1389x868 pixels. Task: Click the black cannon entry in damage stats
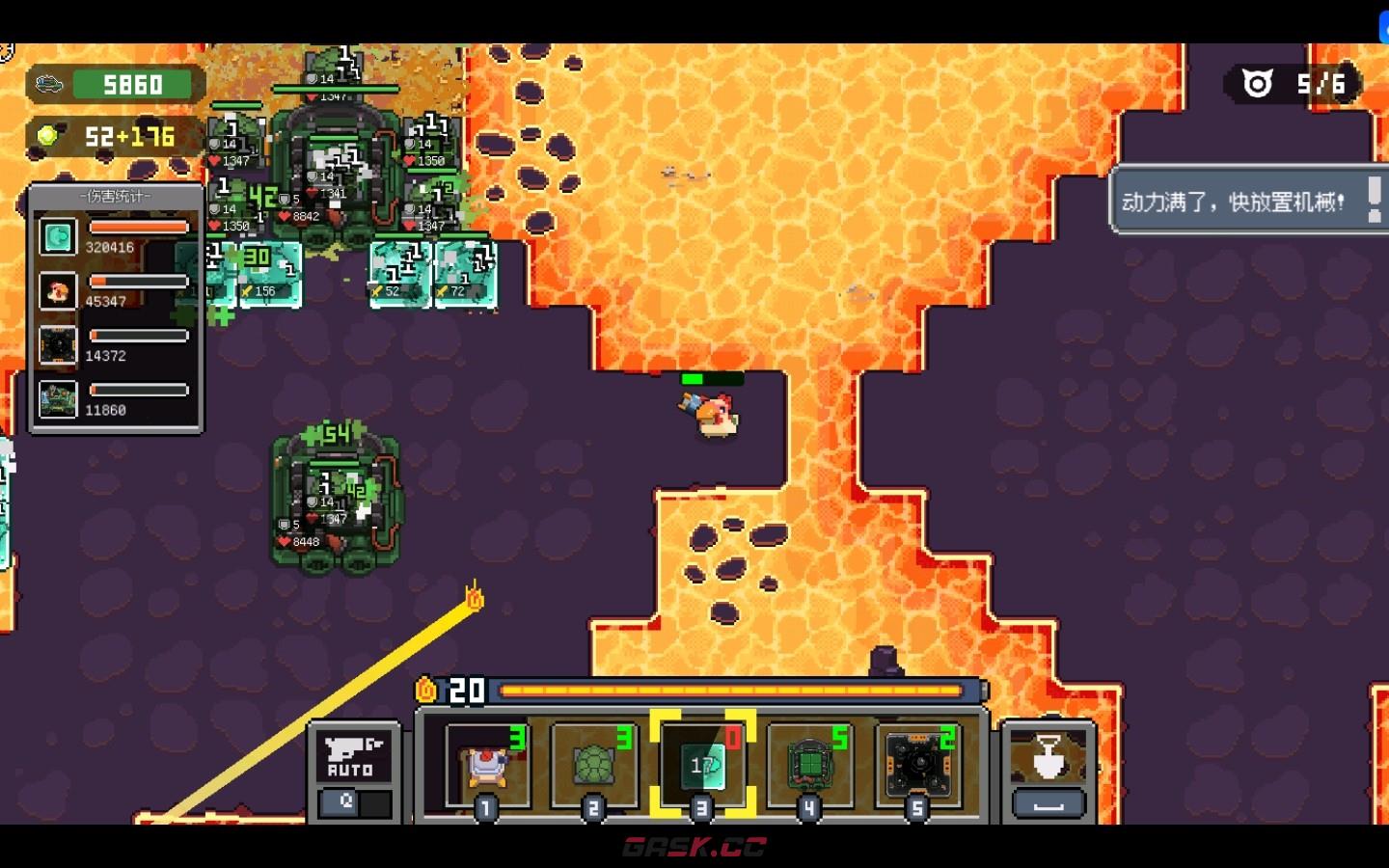click(58, 345)
